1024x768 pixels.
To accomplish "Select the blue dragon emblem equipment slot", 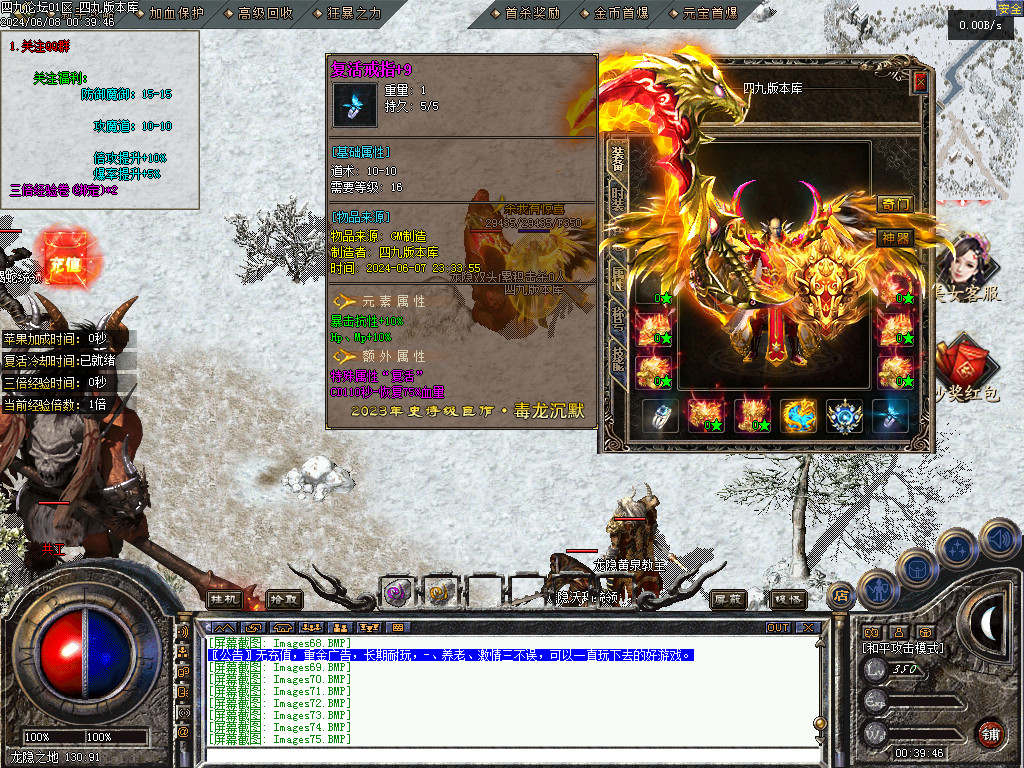I will (x=799, y=415).
